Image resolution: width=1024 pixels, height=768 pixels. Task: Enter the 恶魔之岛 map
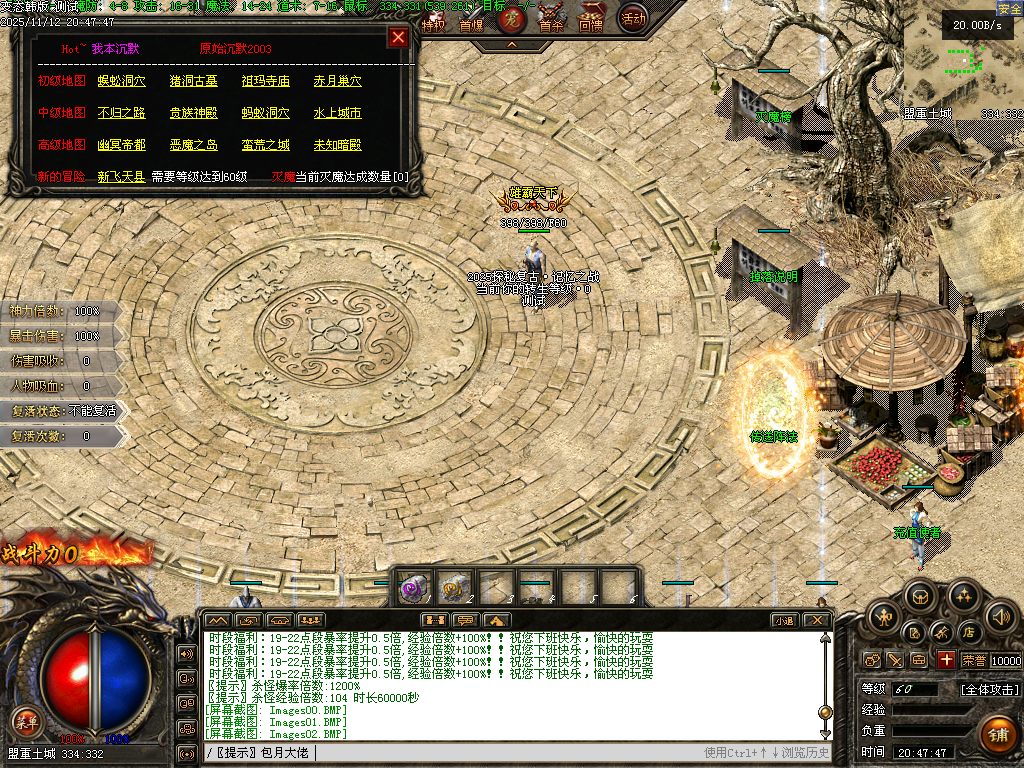[194, 145]
